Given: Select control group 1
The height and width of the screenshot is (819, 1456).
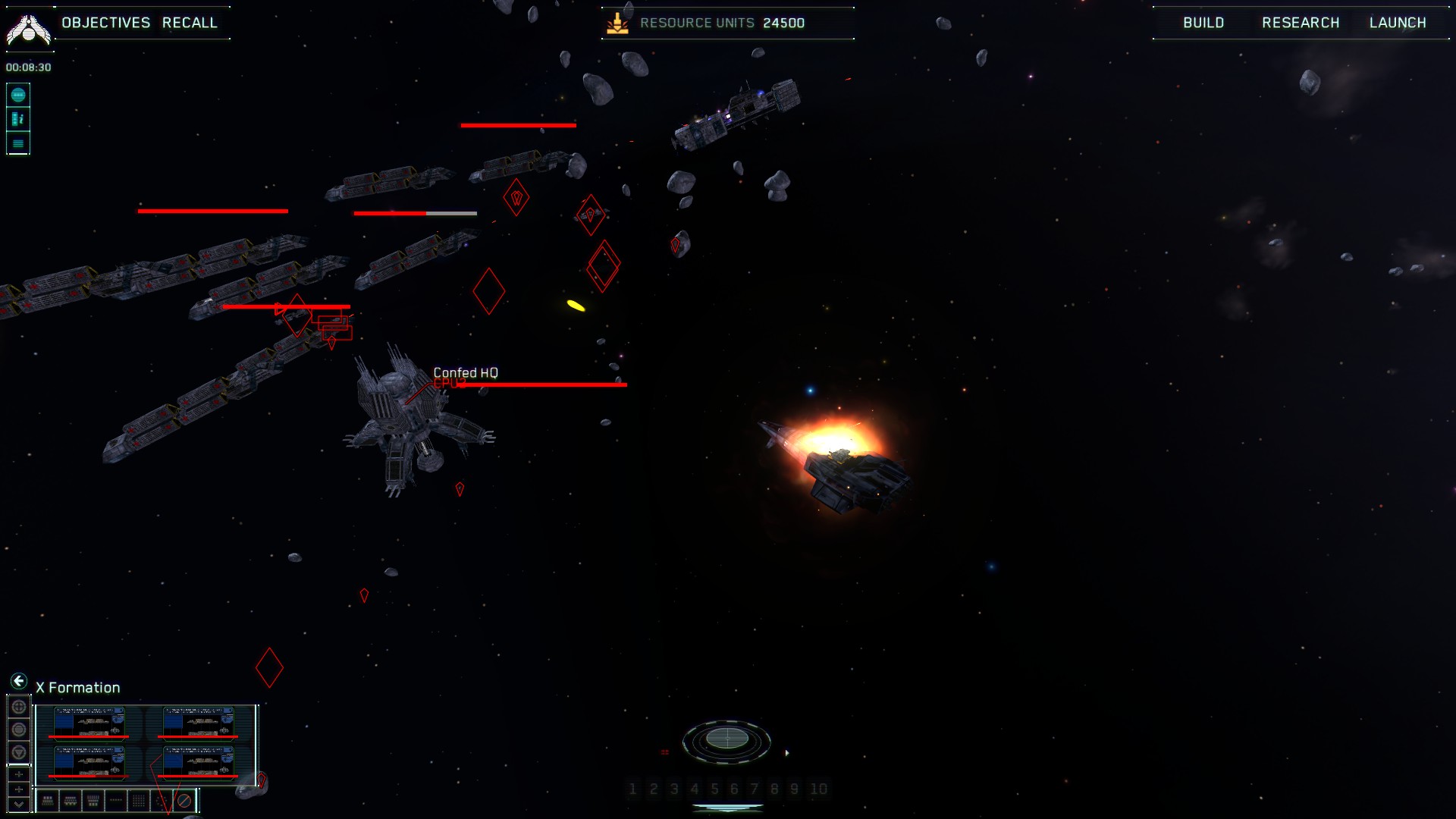Looking at the screenshot, I should coord(632,789).
